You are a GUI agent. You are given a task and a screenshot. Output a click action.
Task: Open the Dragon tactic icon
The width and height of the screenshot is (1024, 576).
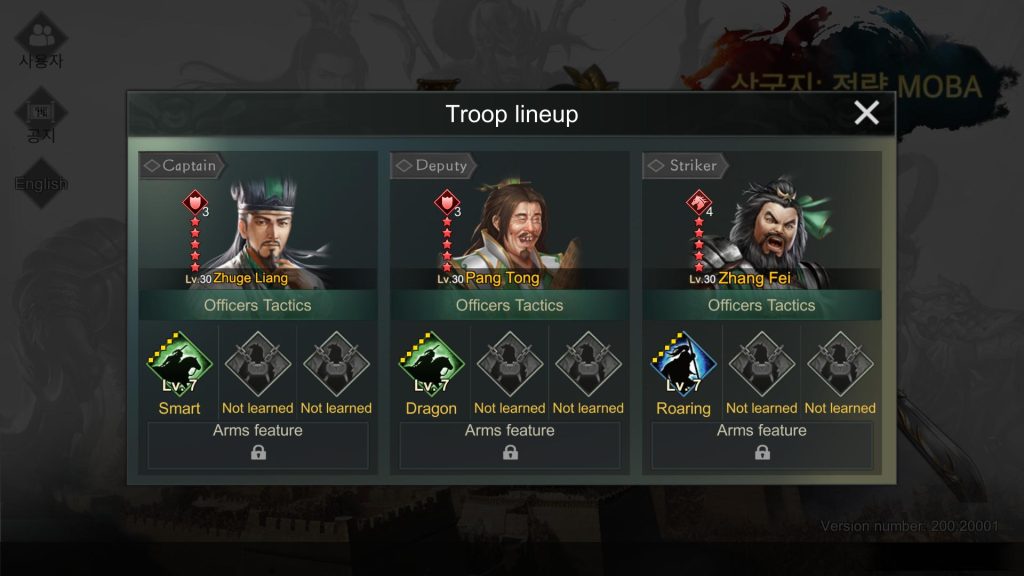coord(431,365)
